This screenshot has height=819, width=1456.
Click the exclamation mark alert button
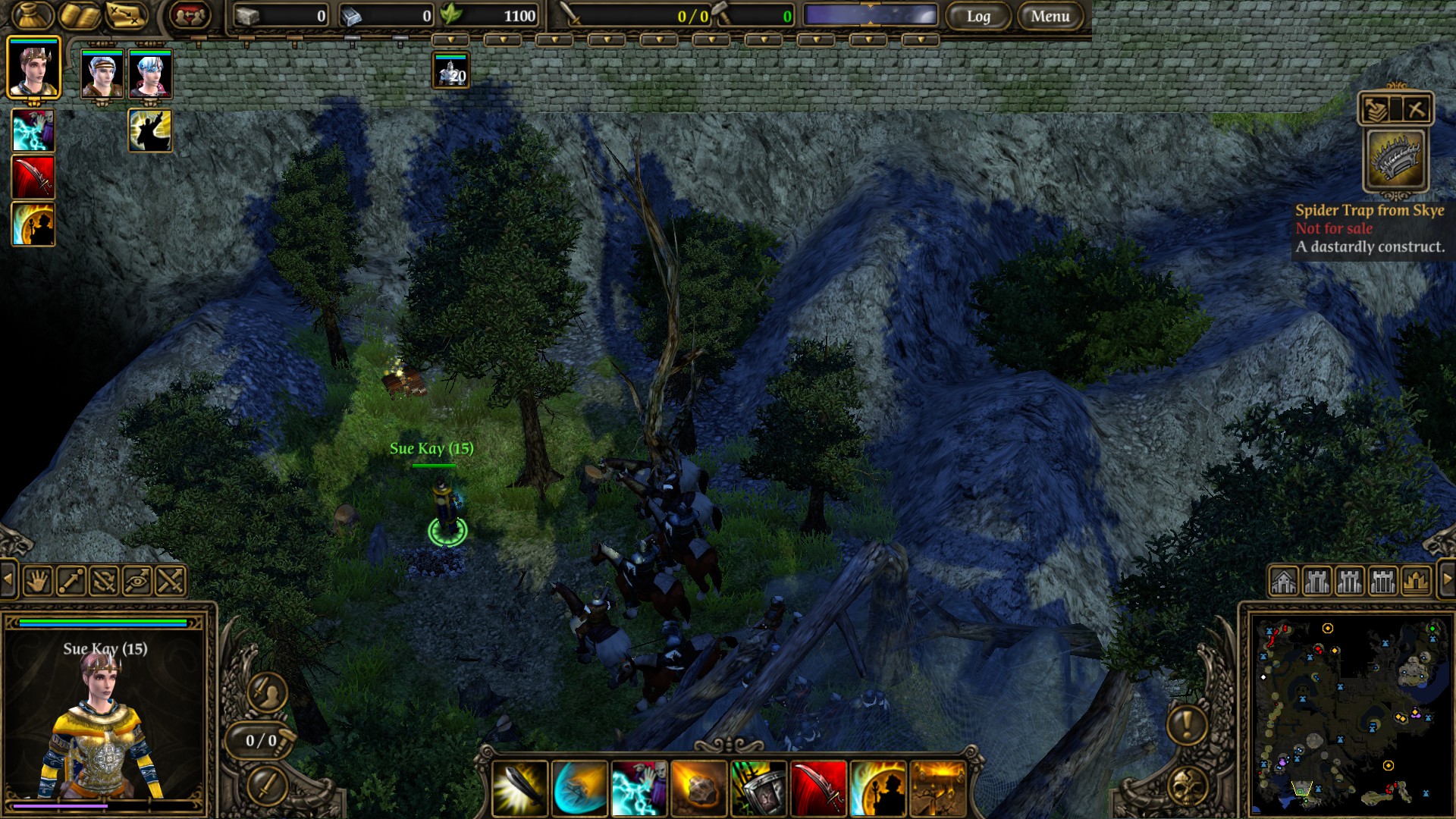pos(1187,723)
